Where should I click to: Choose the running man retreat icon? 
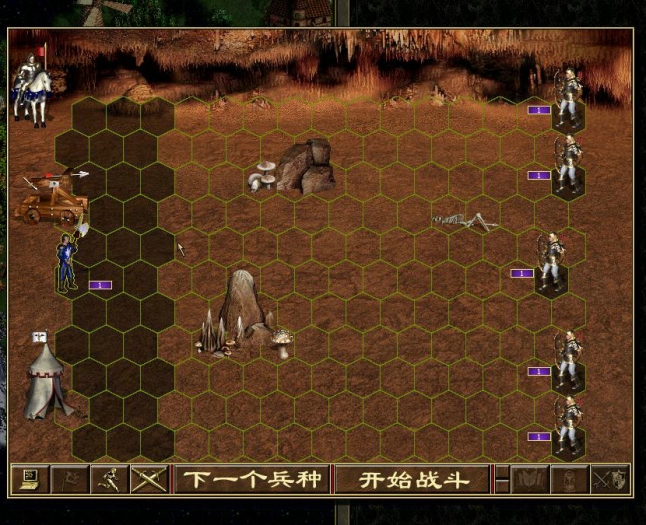[107, 480]
